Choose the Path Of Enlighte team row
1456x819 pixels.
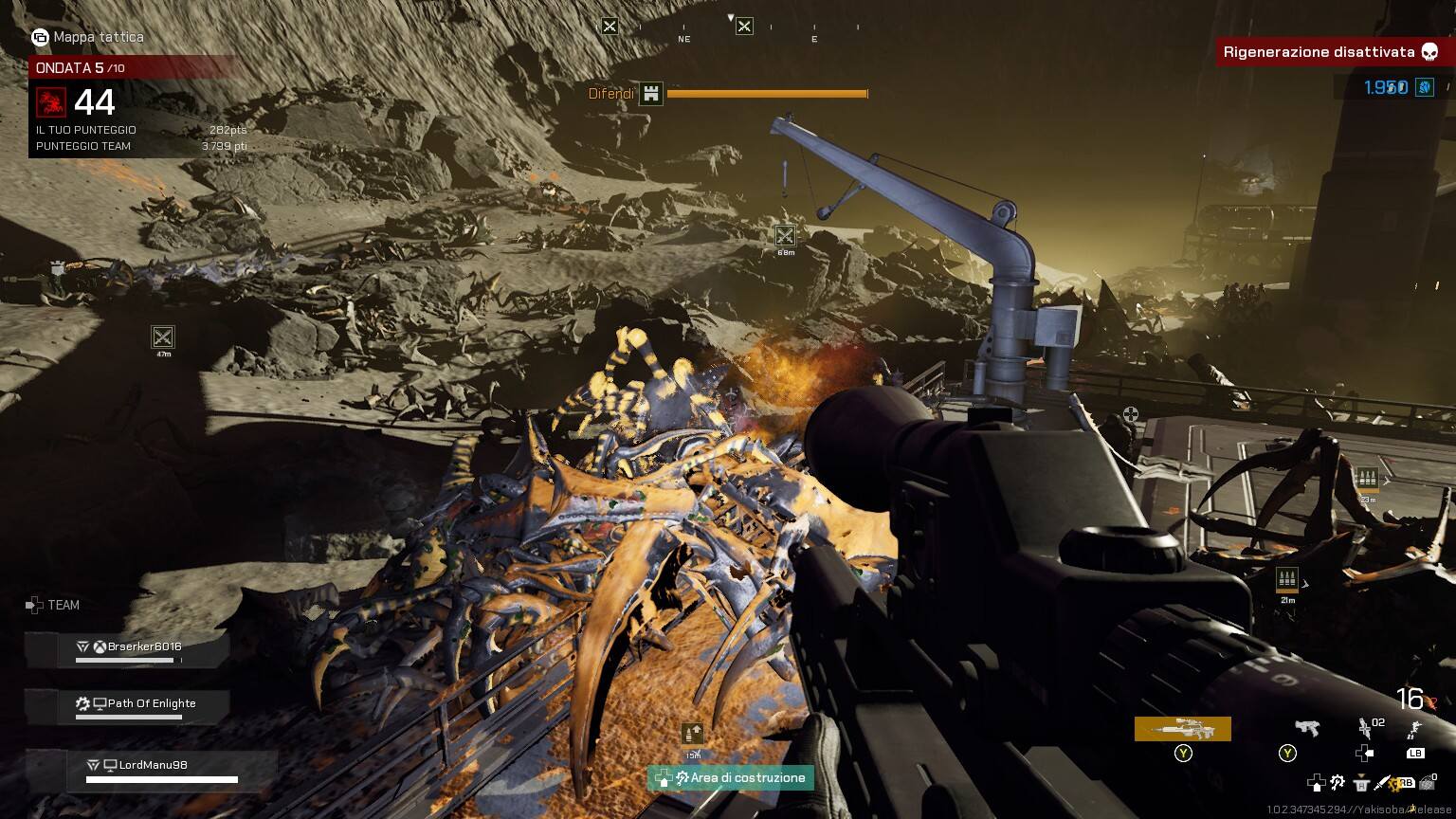tap(150, 704)
